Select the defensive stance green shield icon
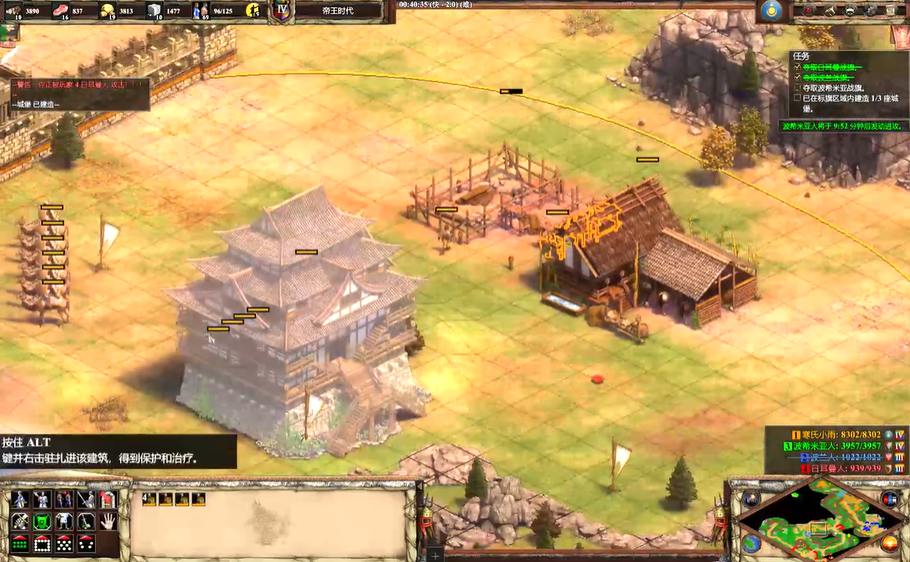Screen dimensions: 910x562 [x=42, y=521]
